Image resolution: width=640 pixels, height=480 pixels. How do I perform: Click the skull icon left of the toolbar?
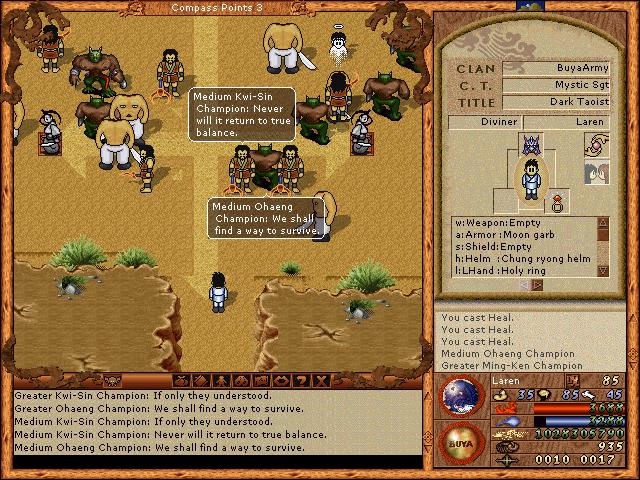[112, 381]
